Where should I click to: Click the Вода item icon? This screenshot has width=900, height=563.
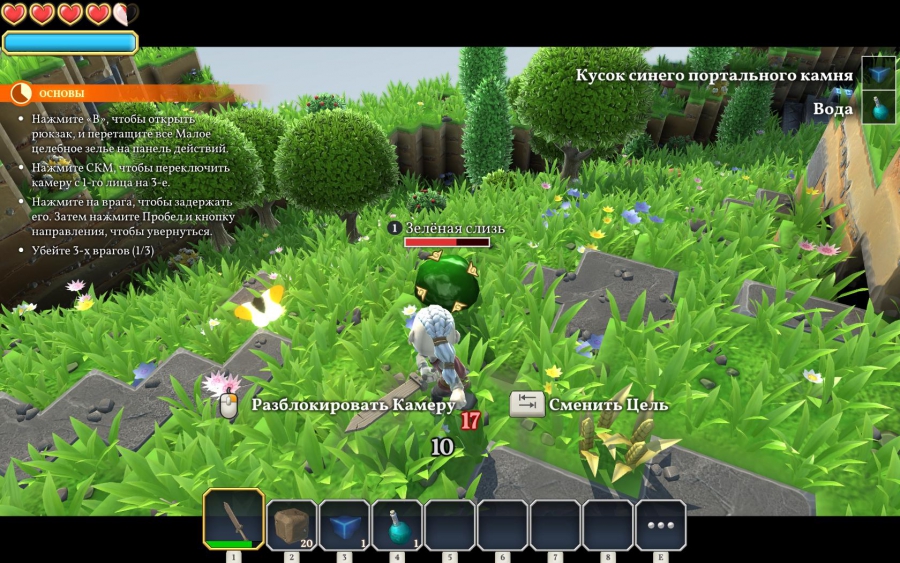pos(879,108)
